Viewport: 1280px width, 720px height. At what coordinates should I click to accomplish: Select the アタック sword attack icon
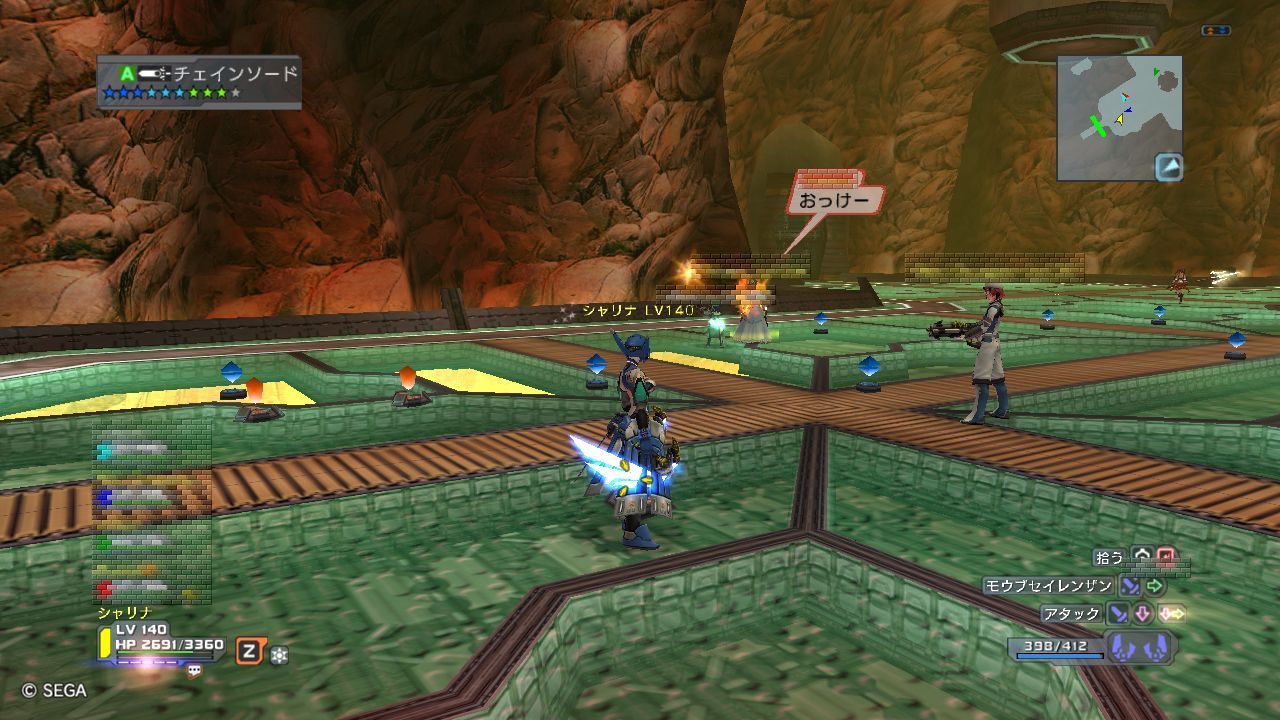1118,613
